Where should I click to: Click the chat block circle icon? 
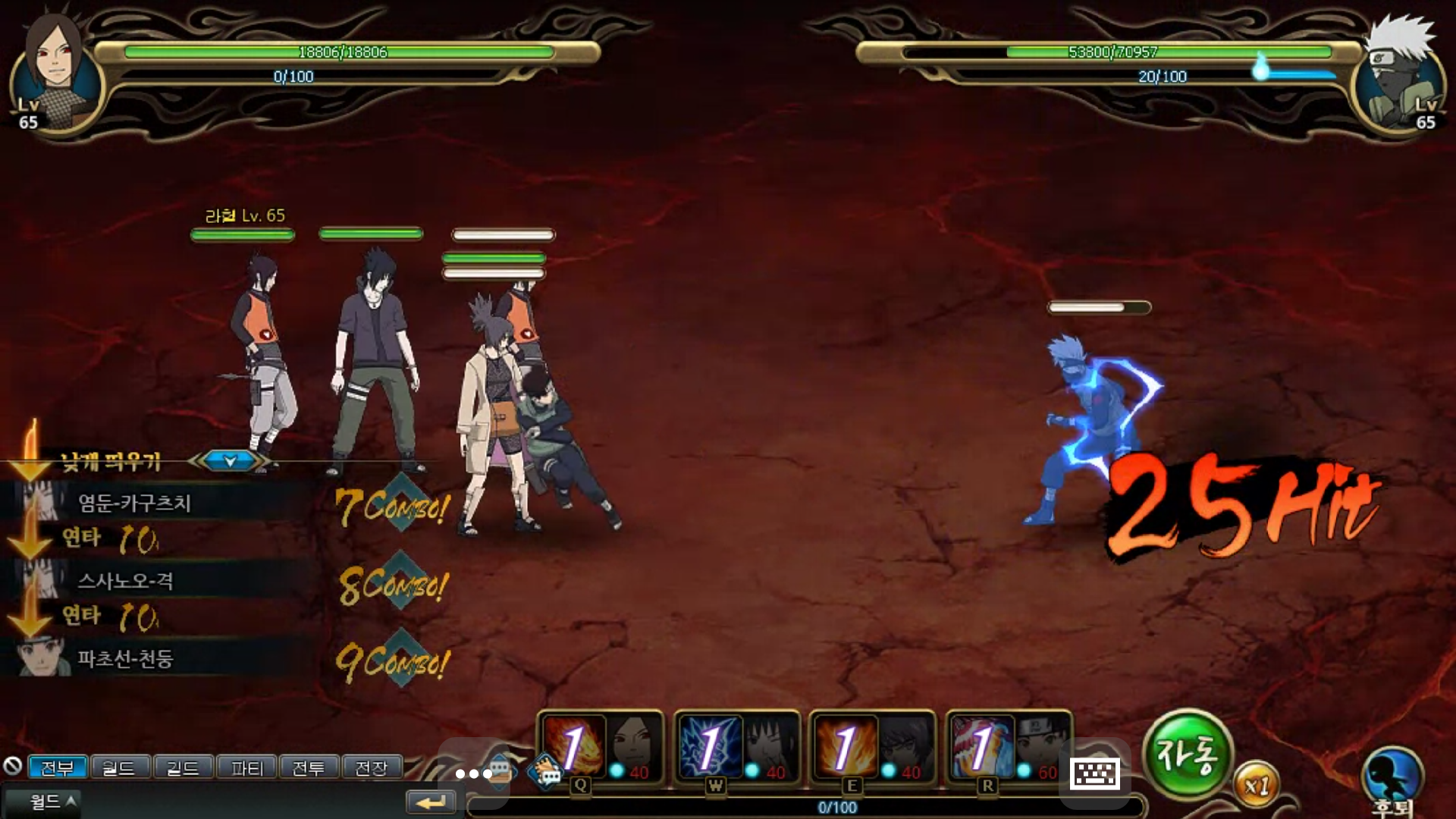[12, 766]
